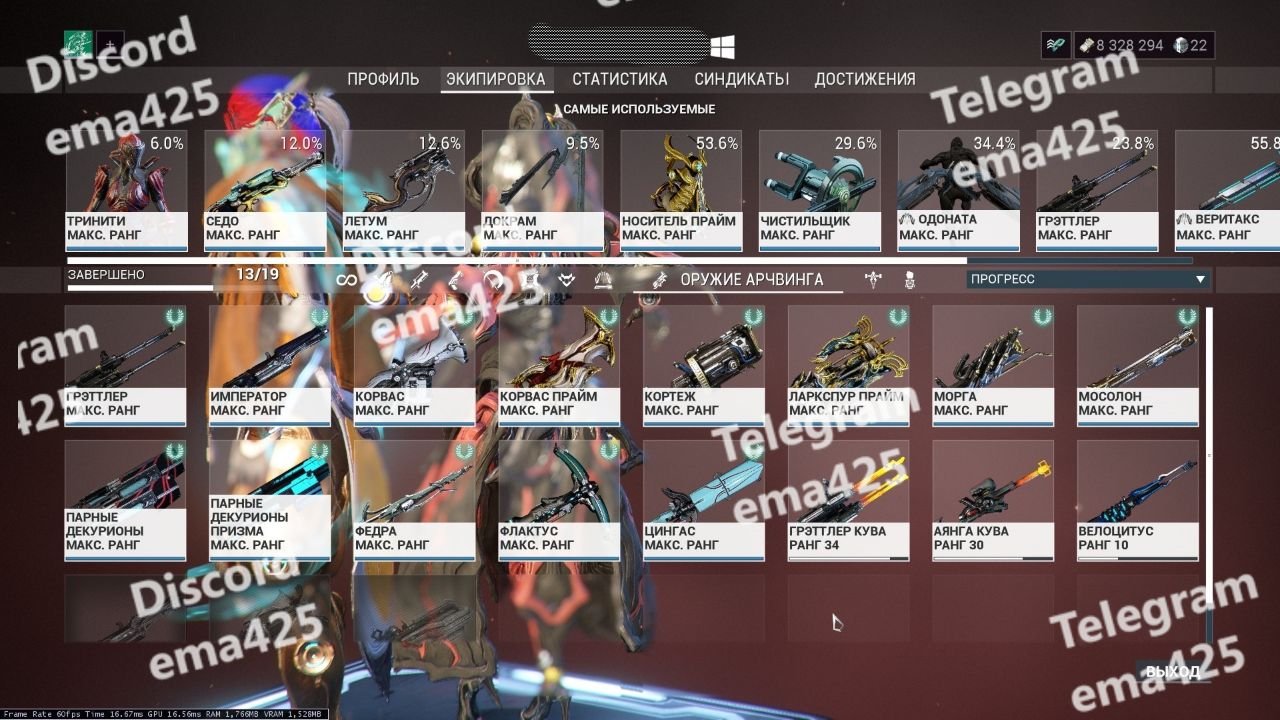
Task: Choose the КОРВАС ПРАЙМ weapon tile
Action: click(558, 365)
